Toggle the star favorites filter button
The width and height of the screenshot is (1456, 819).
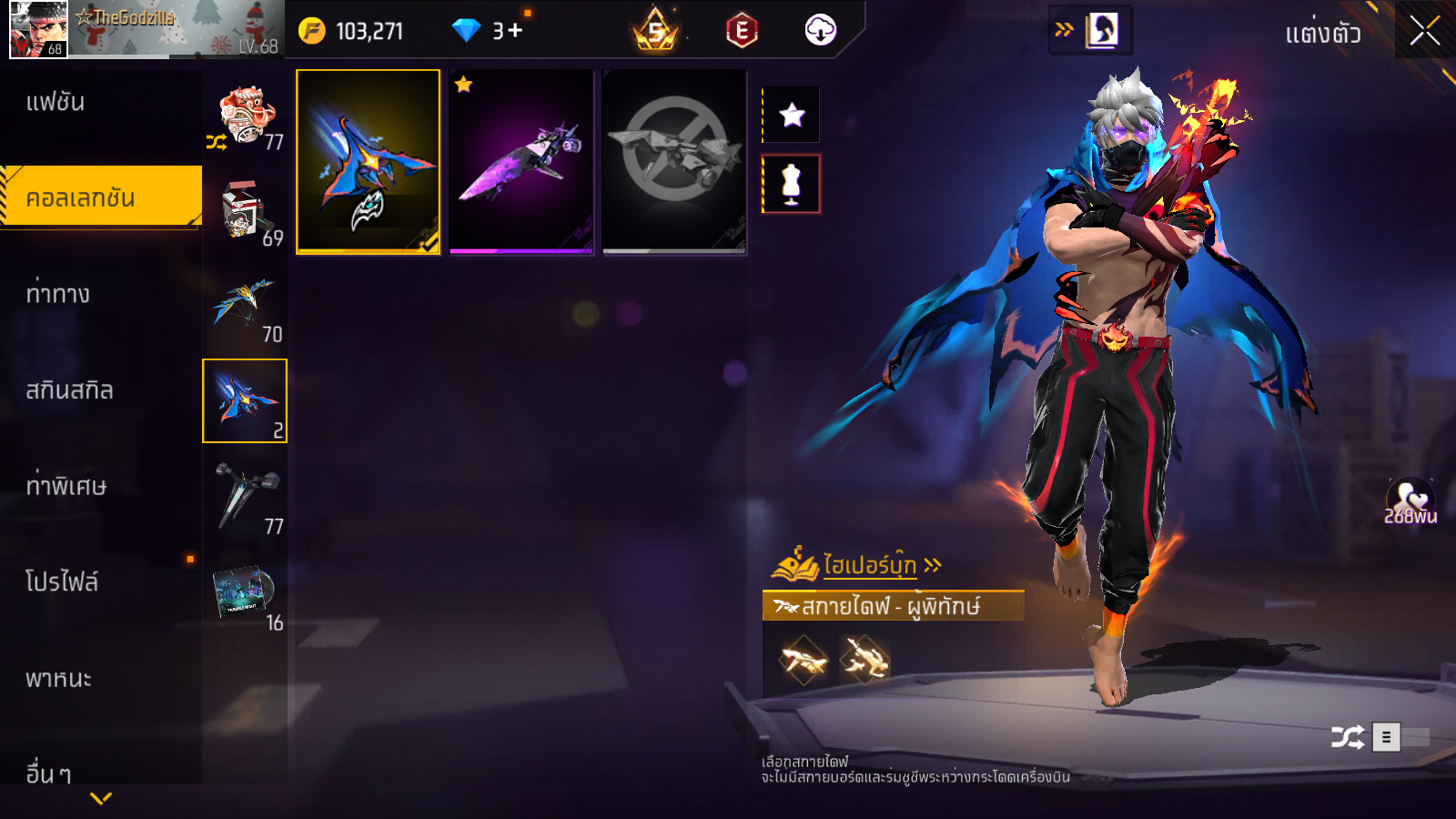(792, 115)
